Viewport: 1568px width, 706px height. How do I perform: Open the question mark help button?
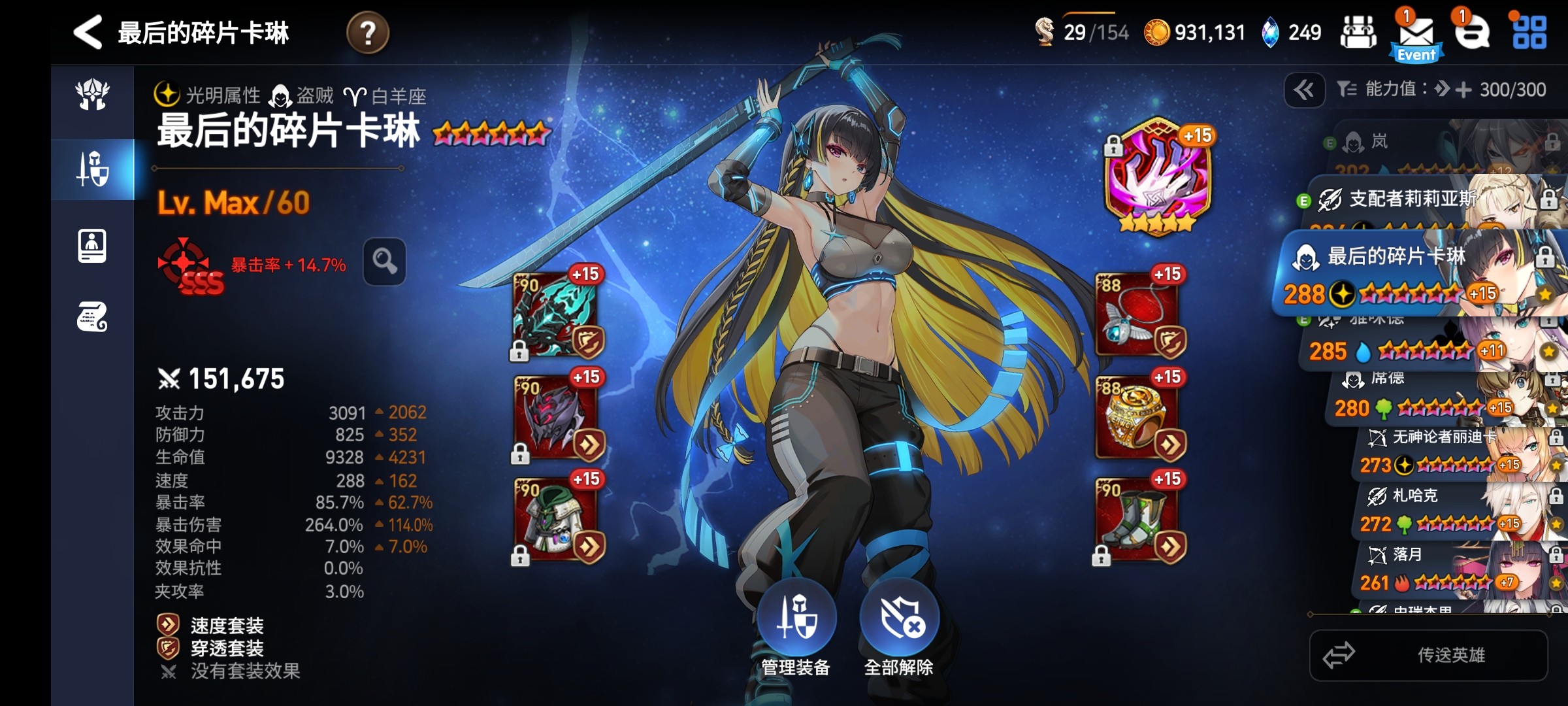point(368,33)
